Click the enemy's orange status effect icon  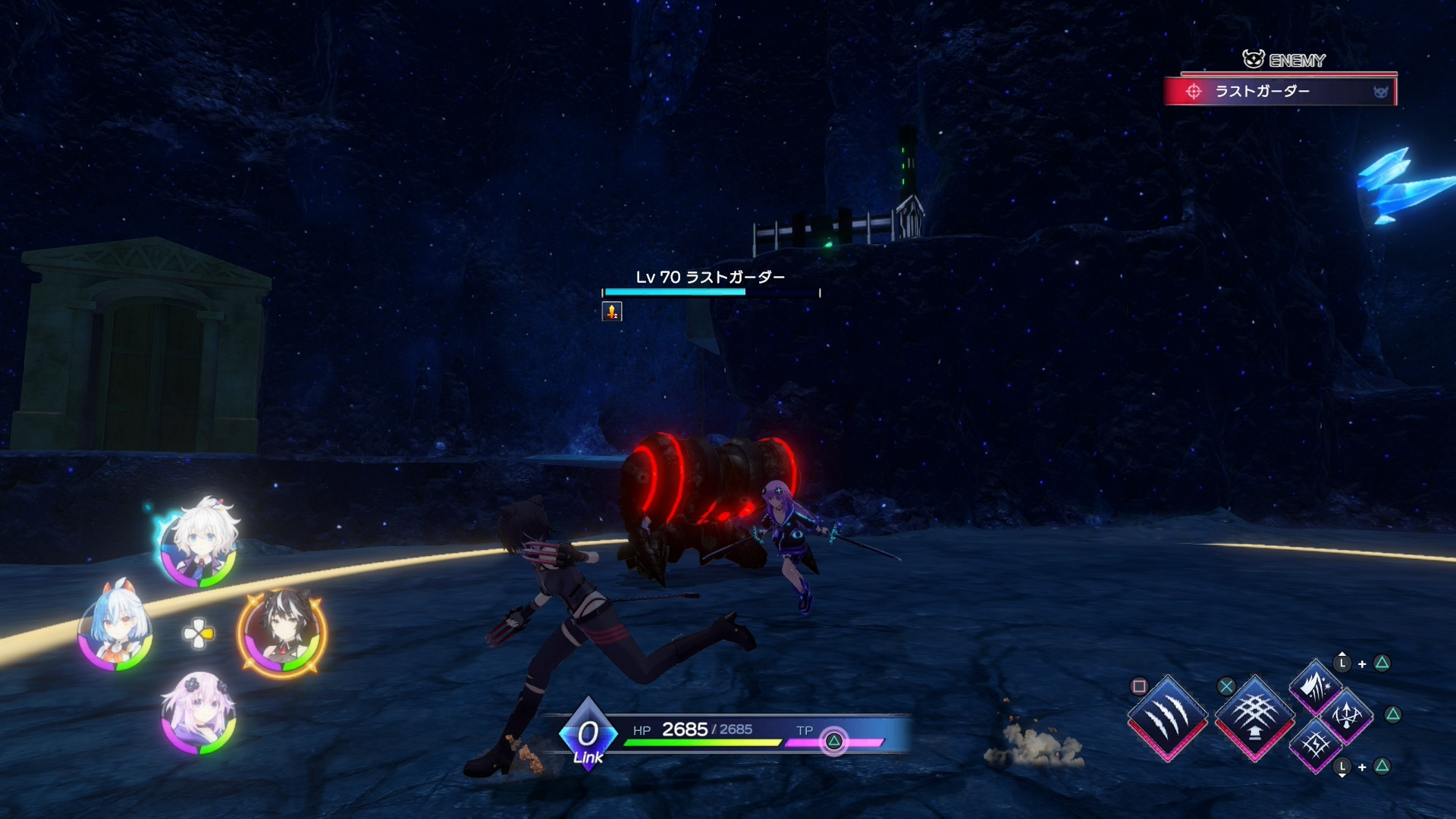(x=612, y=311)
